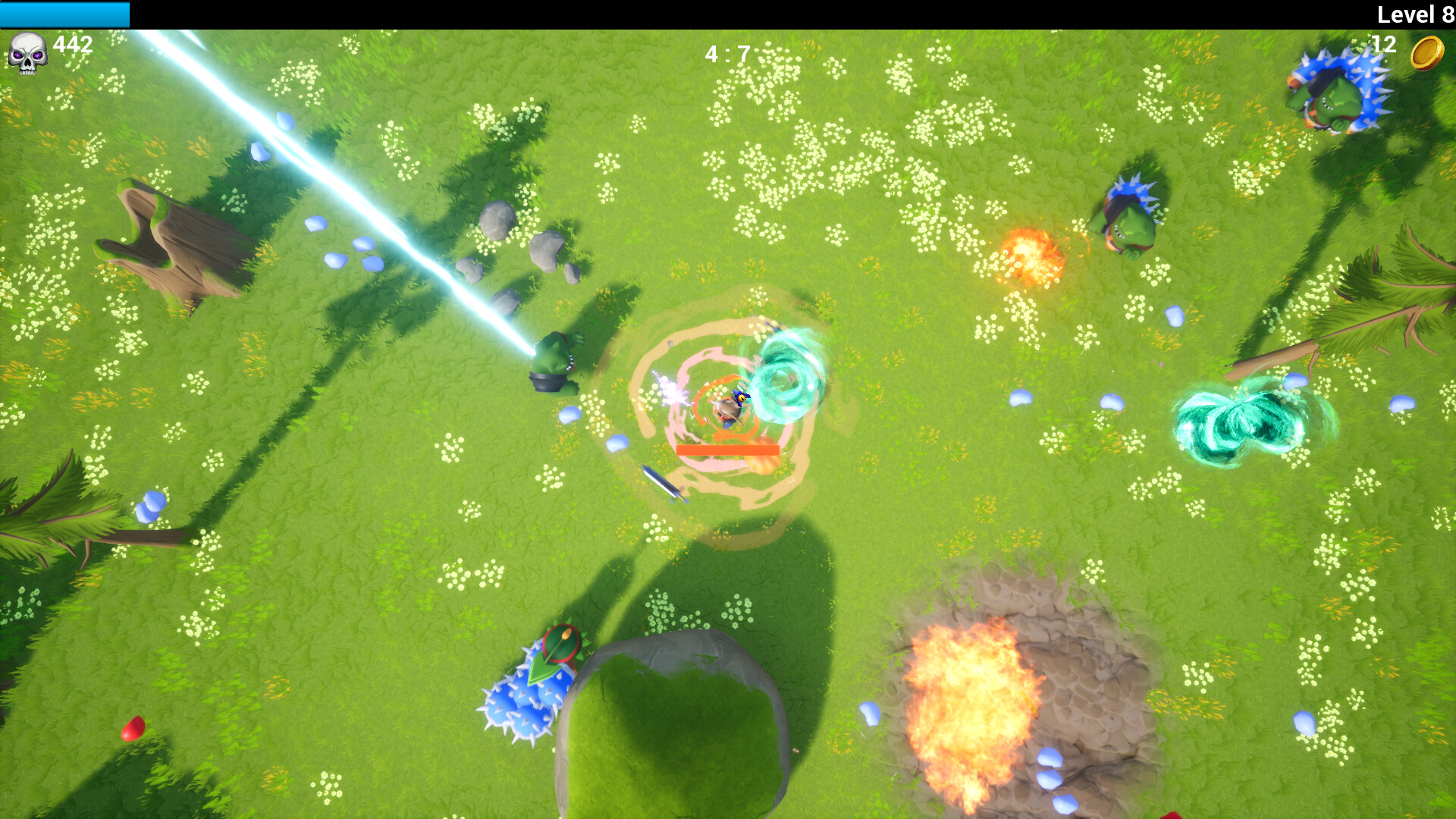
Task: Click the orange enemy health bar
Action: [x=726, y=450]
